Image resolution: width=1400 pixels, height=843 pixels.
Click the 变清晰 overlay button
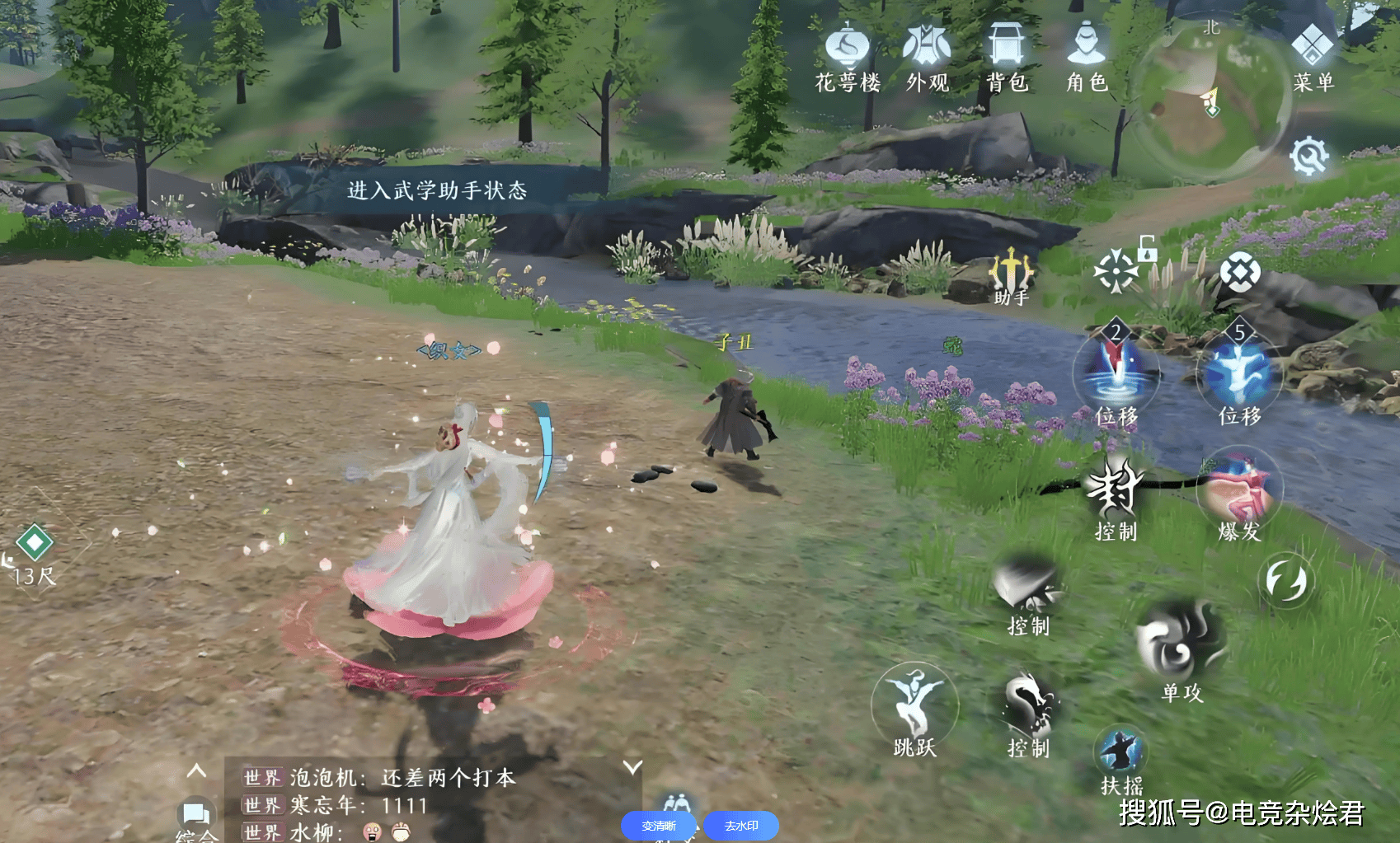coord(659,826)
